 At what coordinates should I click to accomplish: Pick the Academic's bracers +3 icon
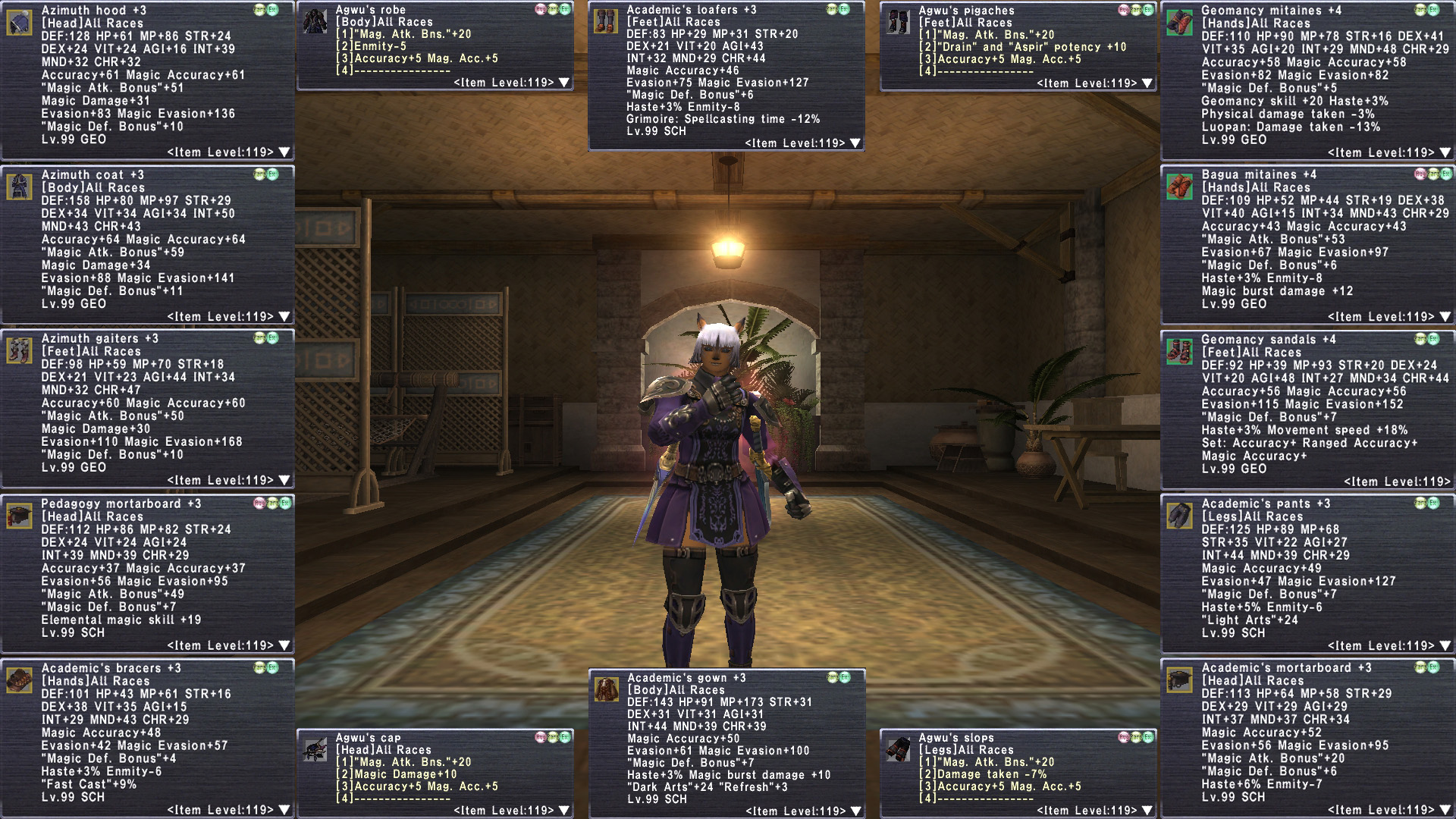click(x=19, y=680)
